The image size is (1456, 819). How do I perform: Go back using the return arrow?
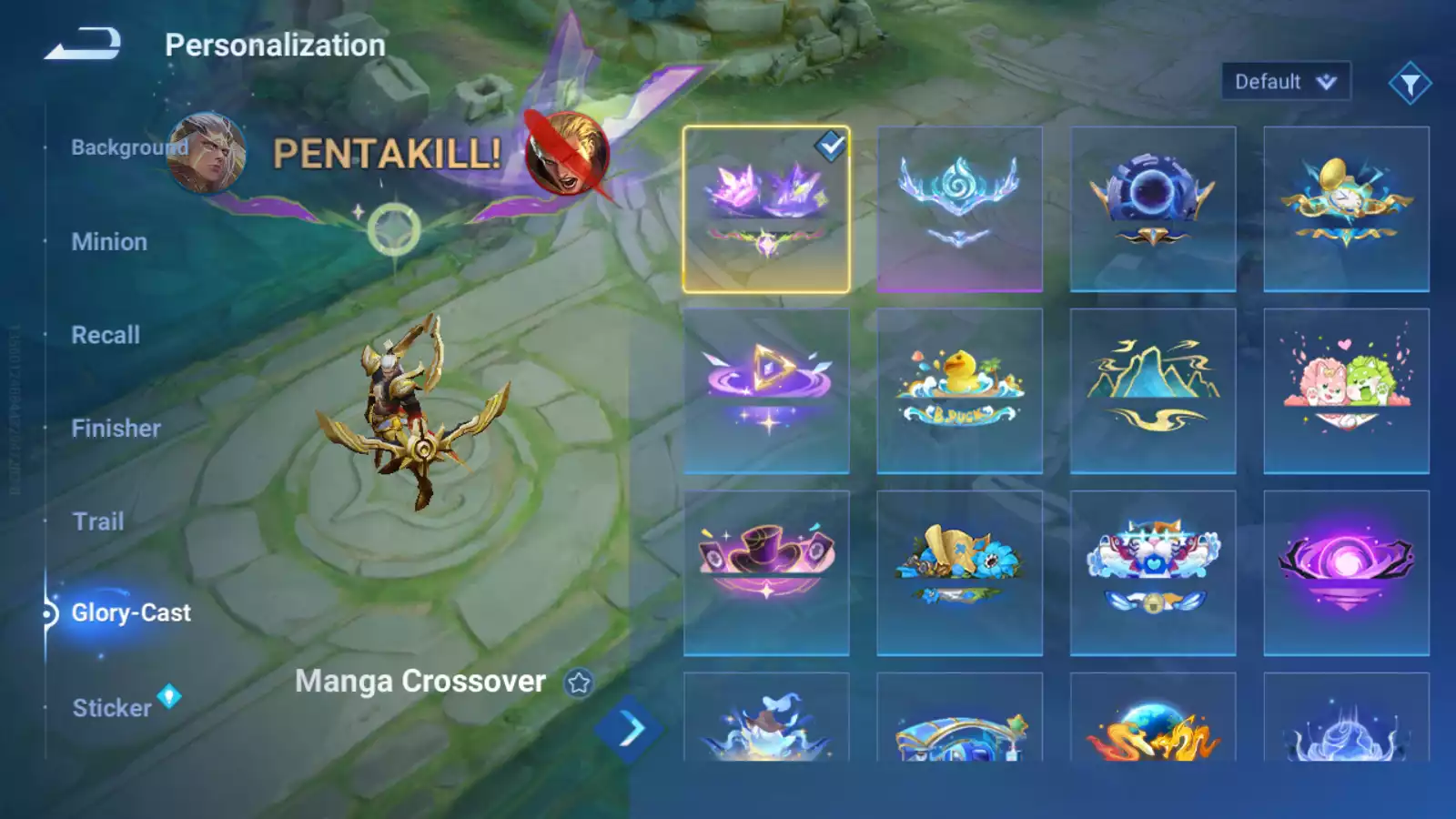click(83, 44)
